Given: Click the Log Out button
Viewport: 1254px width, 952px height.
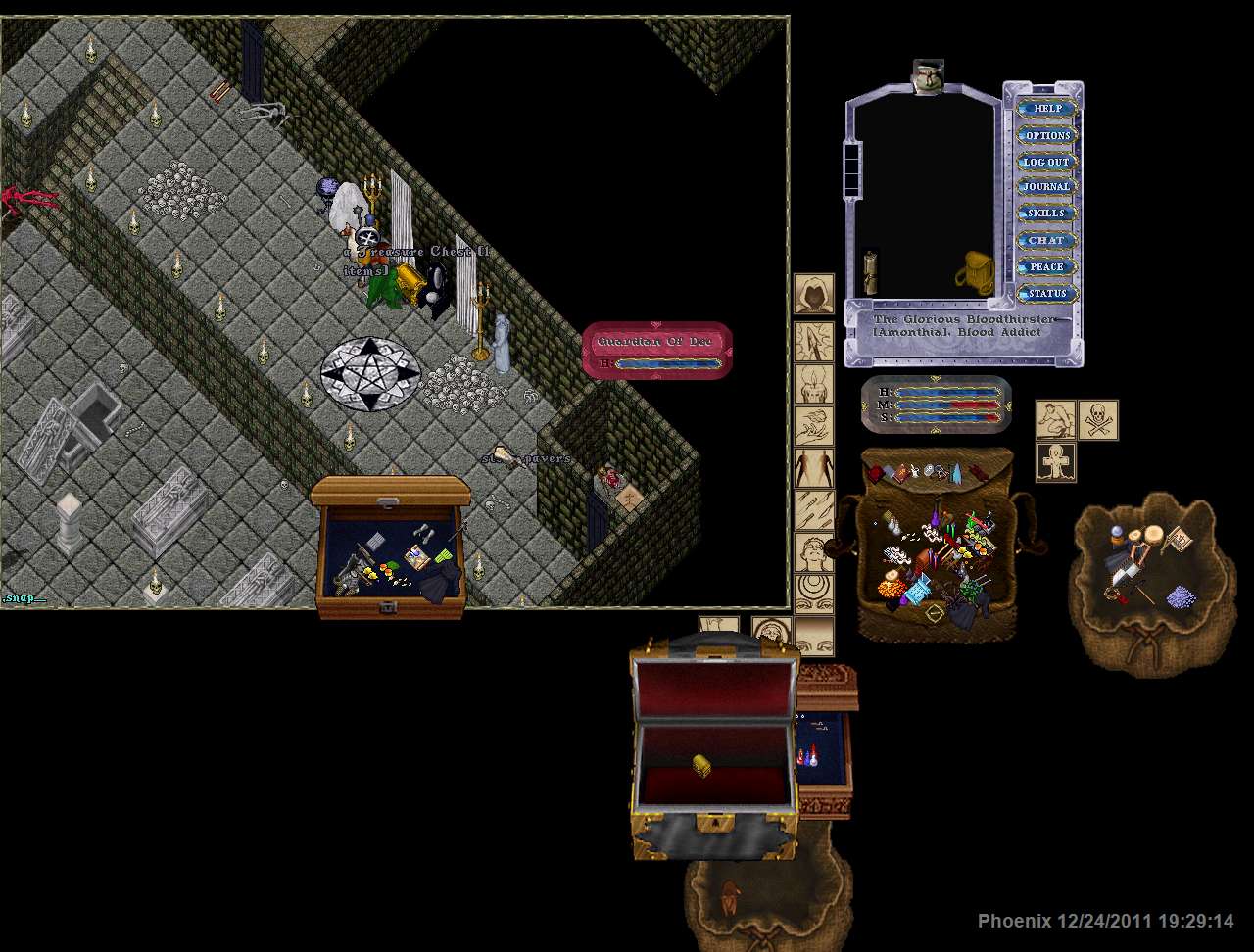Looking at the screenshot, I should (x=1047, y=162).
